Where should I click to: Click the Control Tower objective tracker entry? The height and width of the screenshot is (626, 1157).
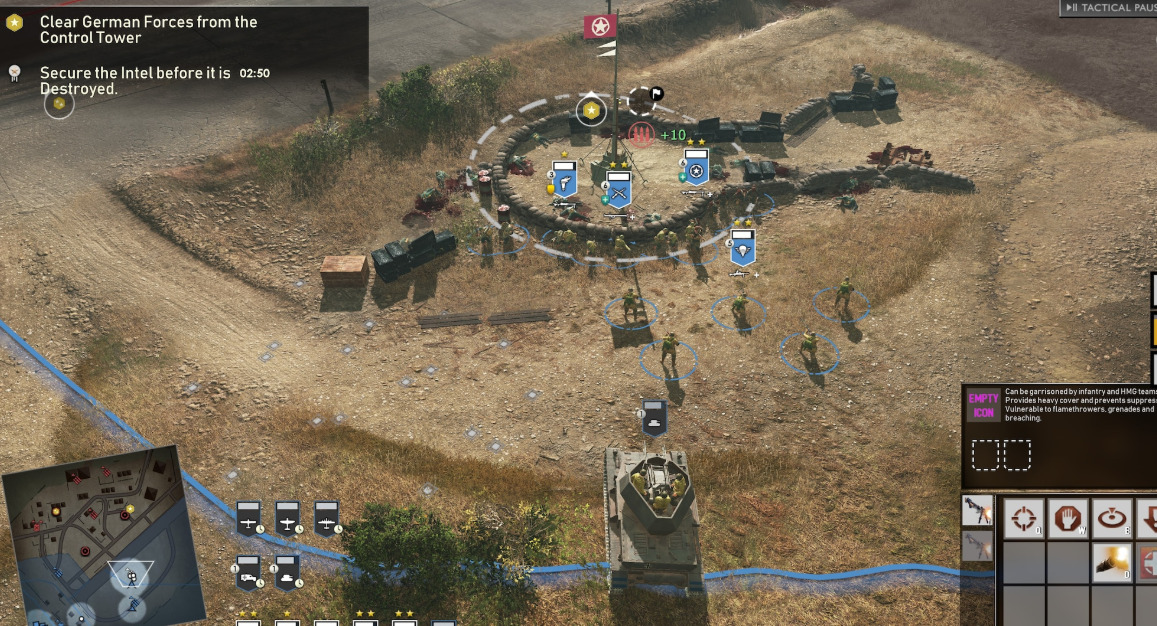pos(148,30)
